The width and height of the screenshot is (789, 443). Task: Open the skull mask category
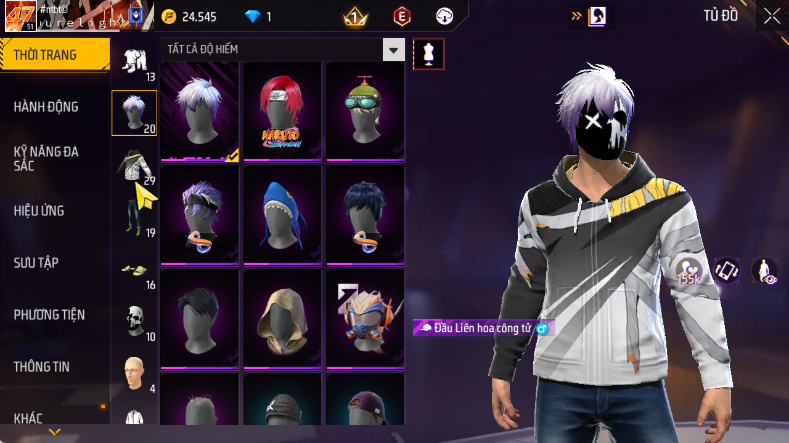click(133, 320)
